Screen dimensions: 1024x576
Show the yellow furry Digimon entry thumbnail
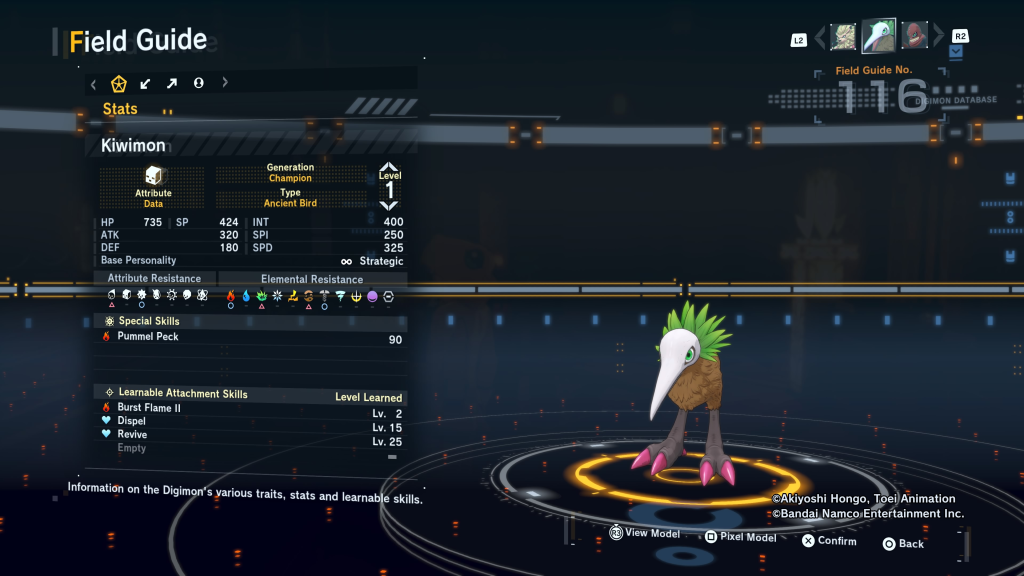pyautogui.click(x=842, y=37)
